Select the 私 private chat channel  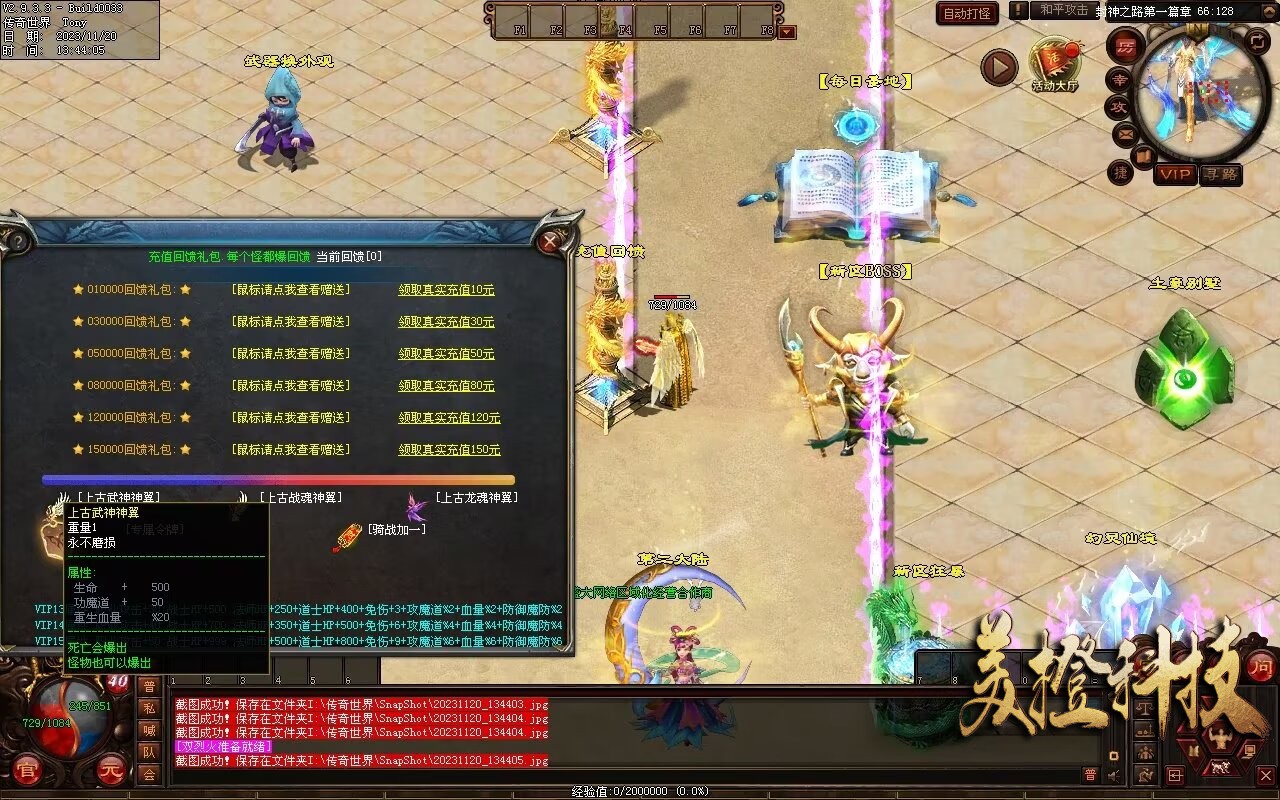coord(149,708)
